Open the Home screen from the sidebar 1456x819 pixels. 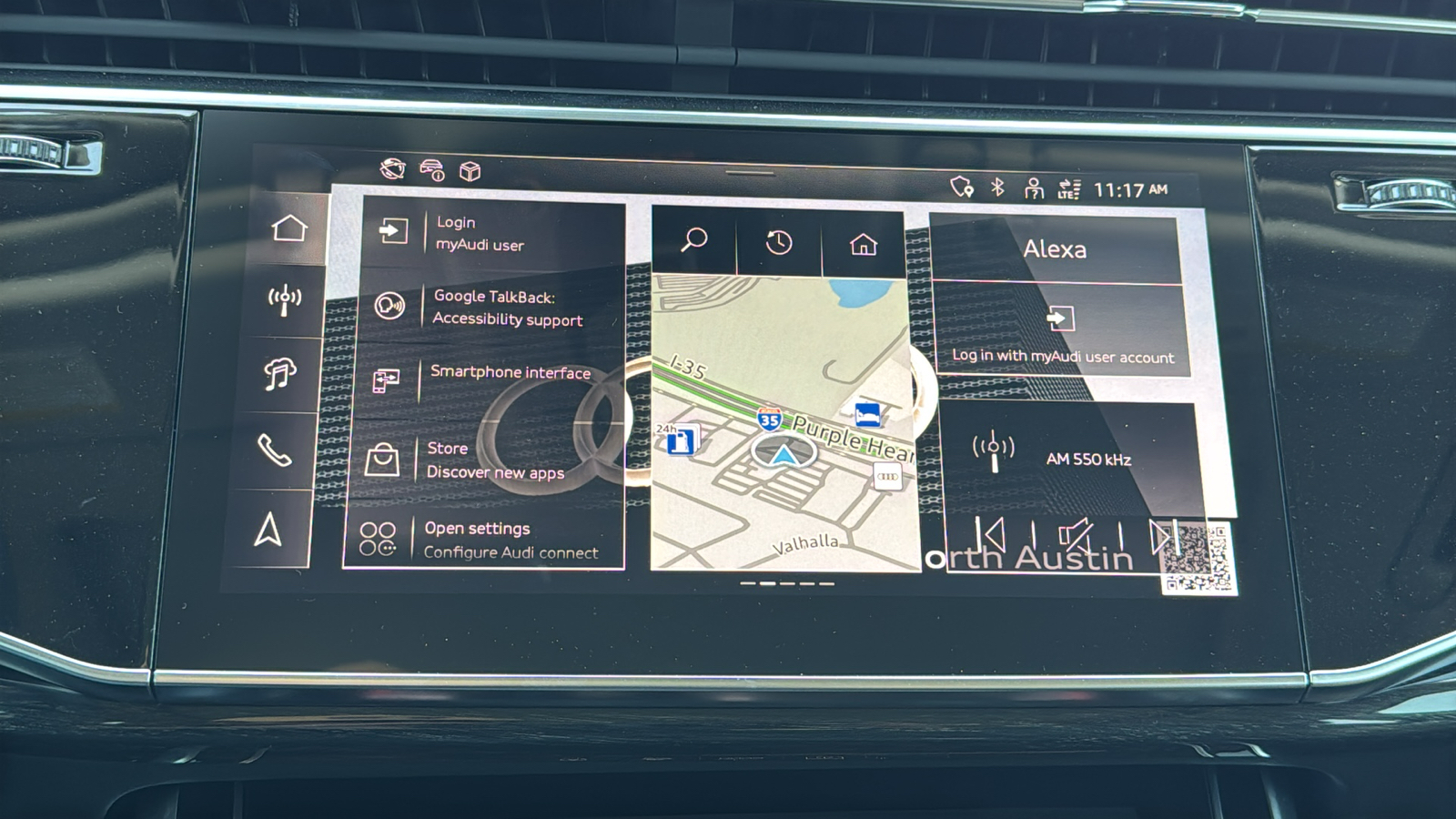coord(286,230)
